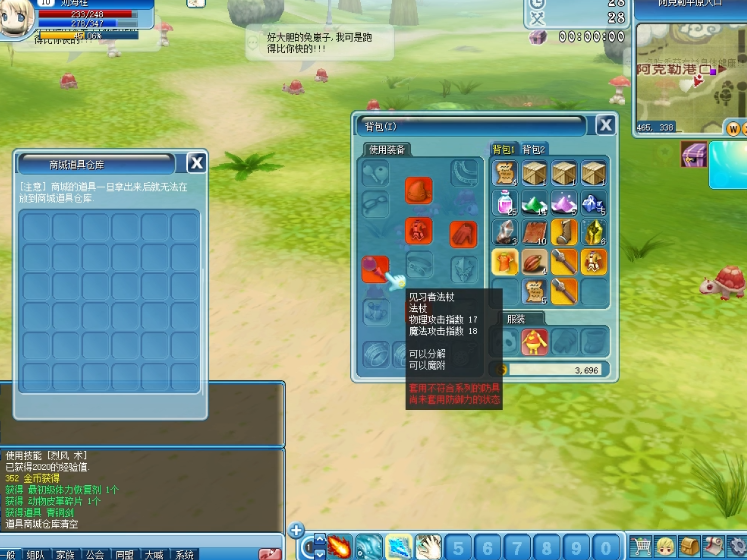This screenshot has width=747, height=560.
Task: Pick the purple crystal pile item
Action: [564, 203]
